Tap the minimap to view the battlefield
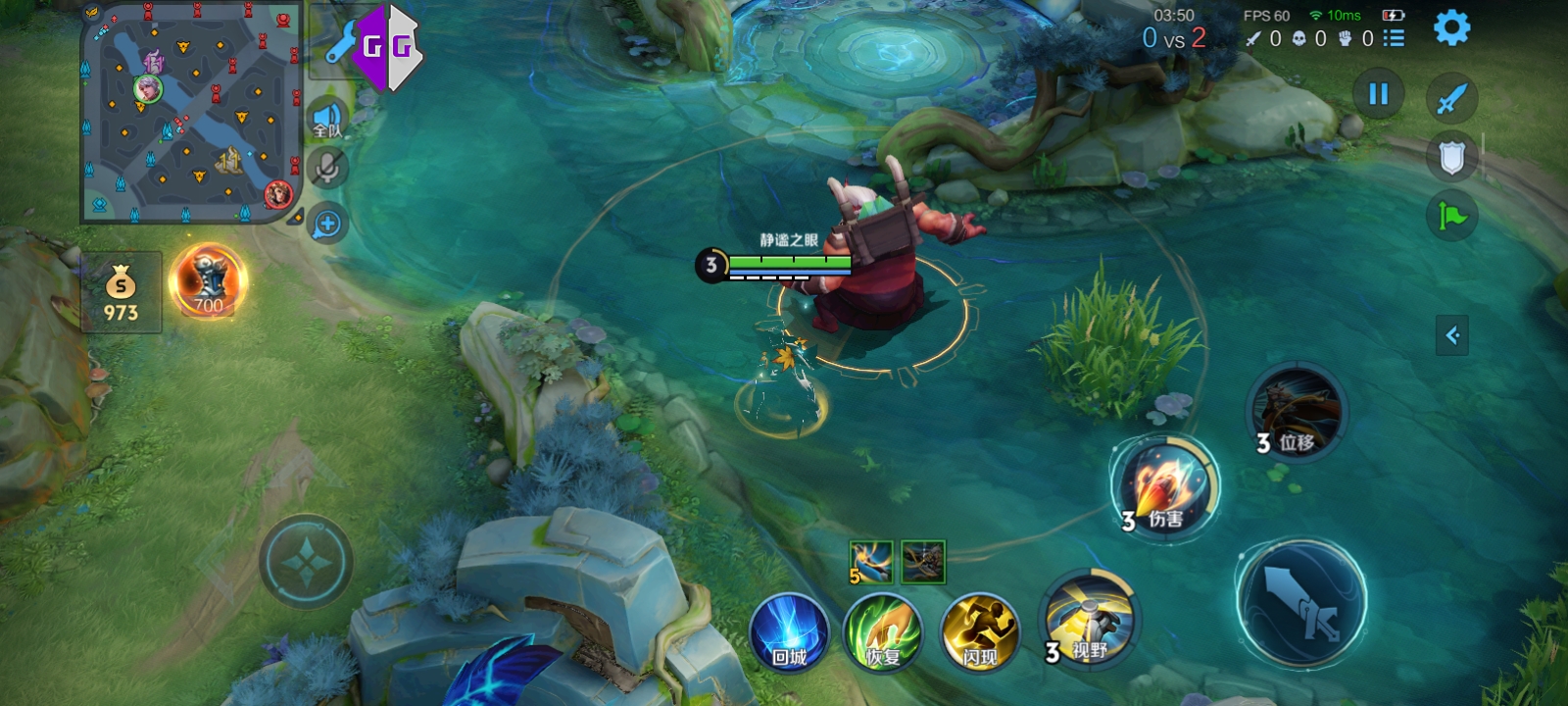Screen dimensions: 1568x706 (x=191, y=113)
